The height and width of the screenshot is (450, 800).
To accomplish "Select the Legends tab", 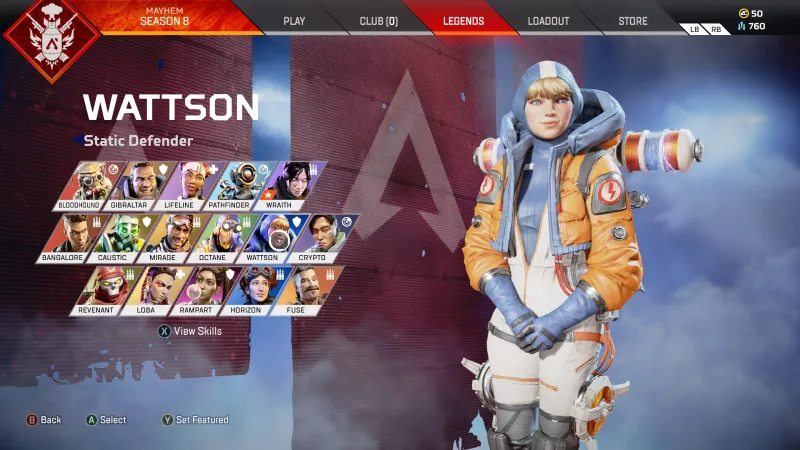I will (x=463, y=20).
